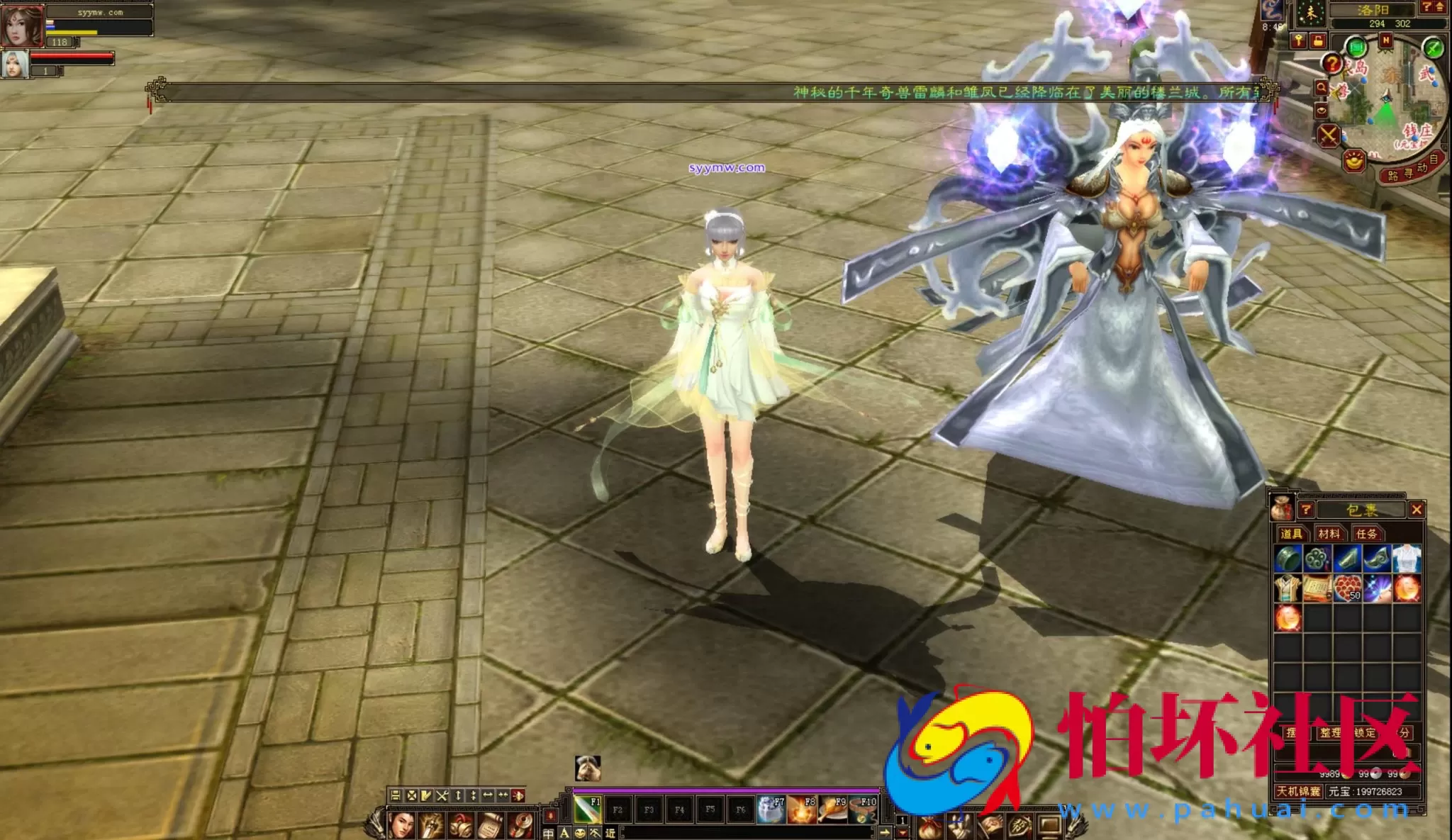Open the magnifier zoom icon beside the minimap
The width and height of the screenshot is (1452, 840).
click(1322, 86)
